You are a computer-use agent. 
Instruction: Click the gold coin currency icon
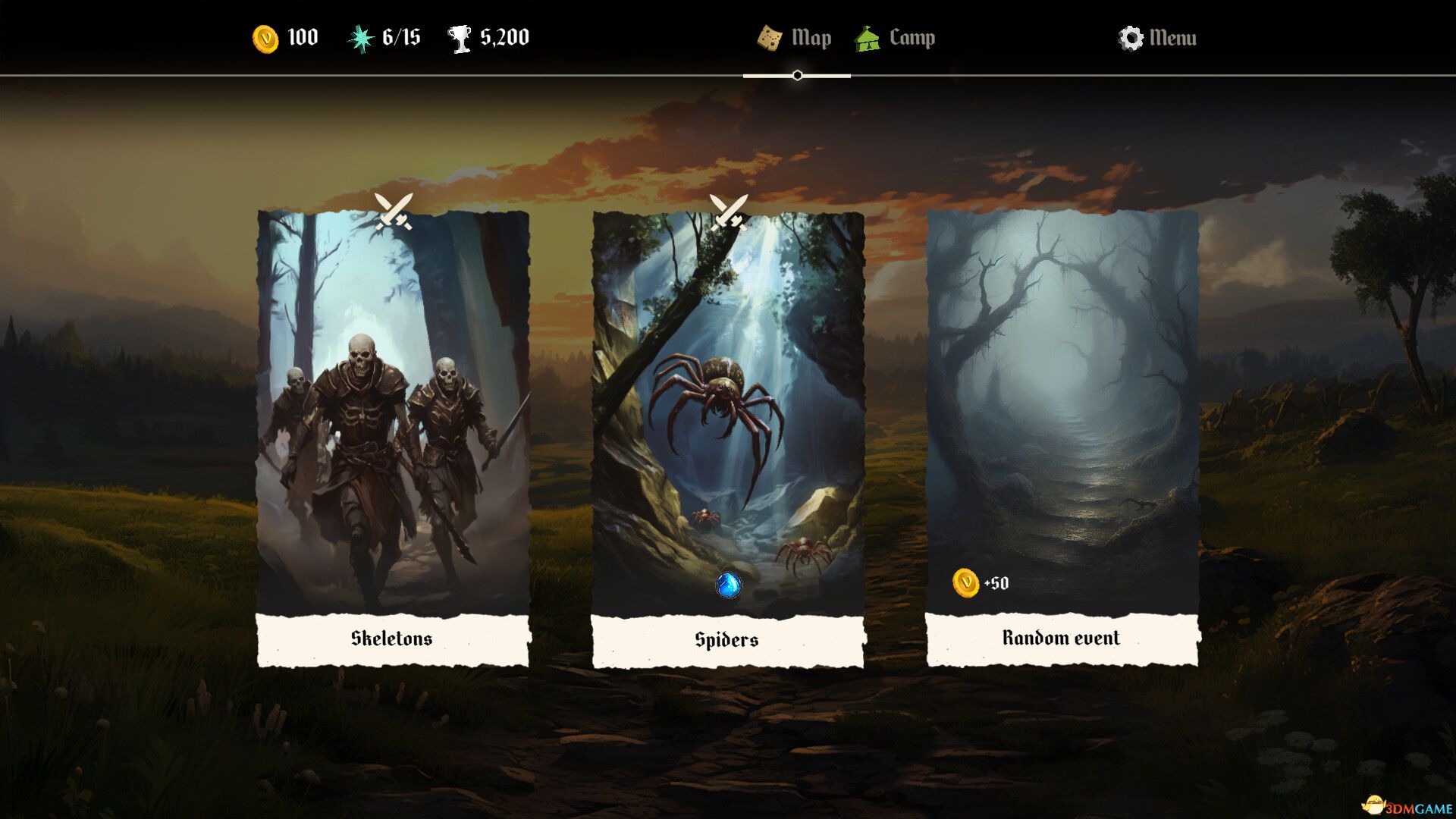click(265, 36)
